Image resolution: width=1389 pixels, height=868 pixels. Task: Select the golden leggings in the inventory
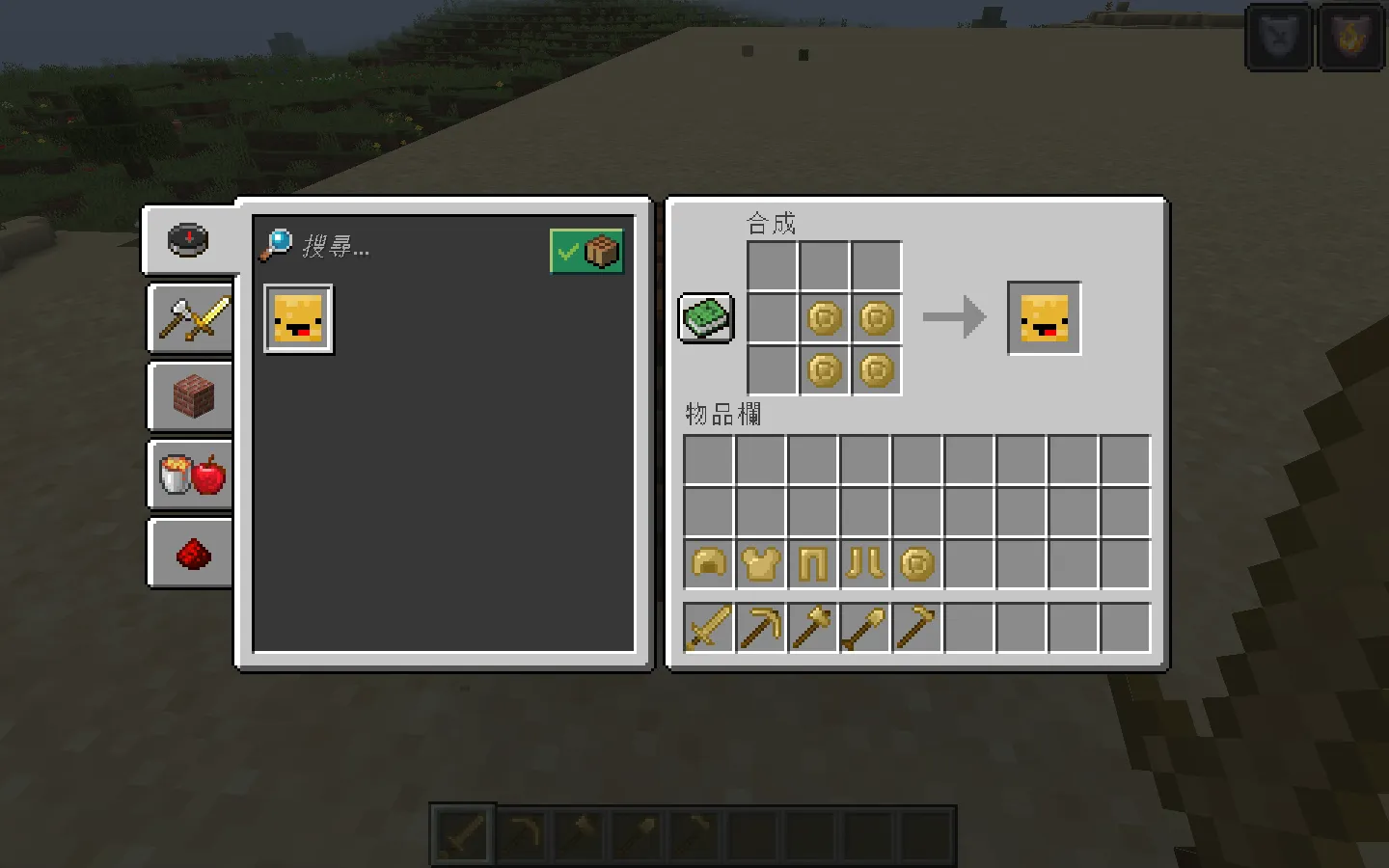(811, 564)
